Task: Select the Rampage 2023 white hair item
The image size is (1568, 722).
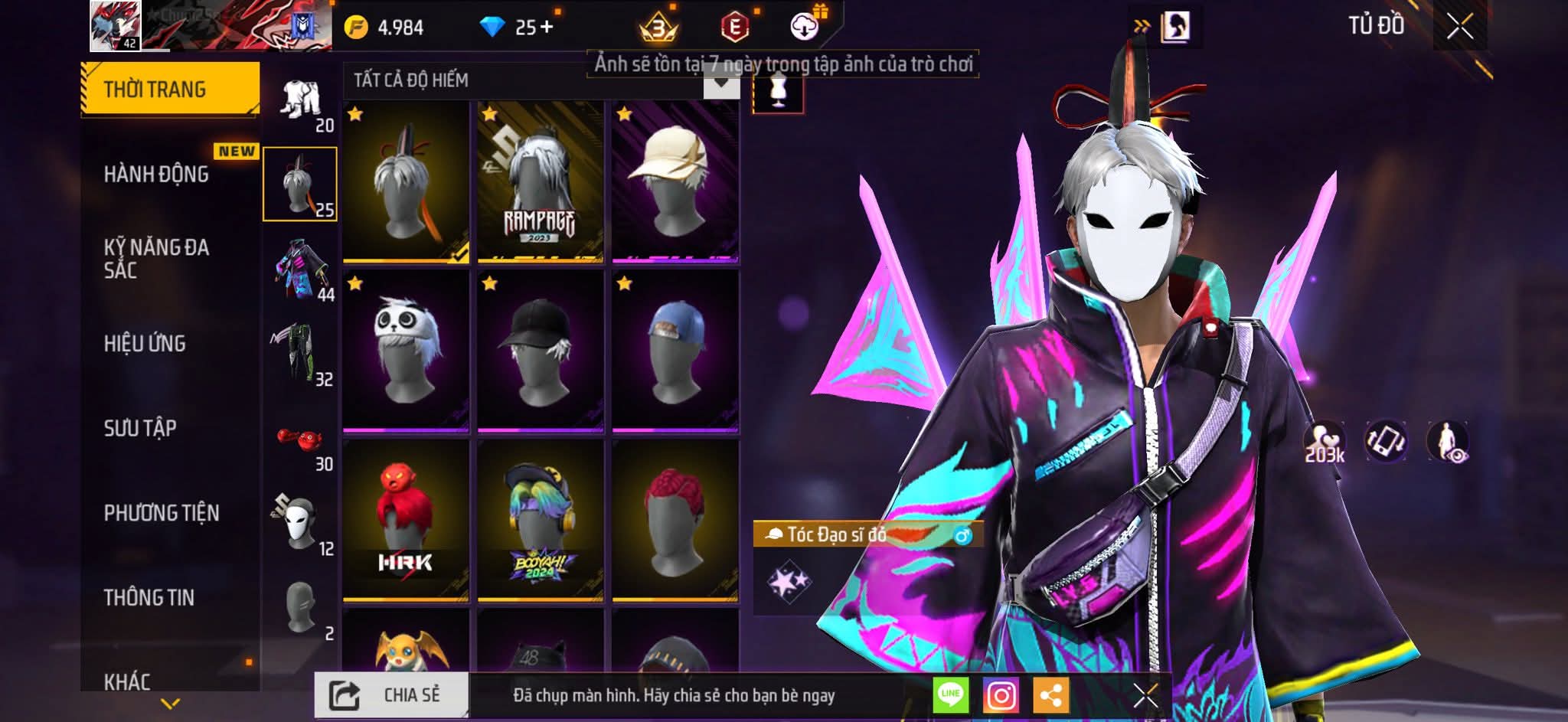Action: (540, 182)
